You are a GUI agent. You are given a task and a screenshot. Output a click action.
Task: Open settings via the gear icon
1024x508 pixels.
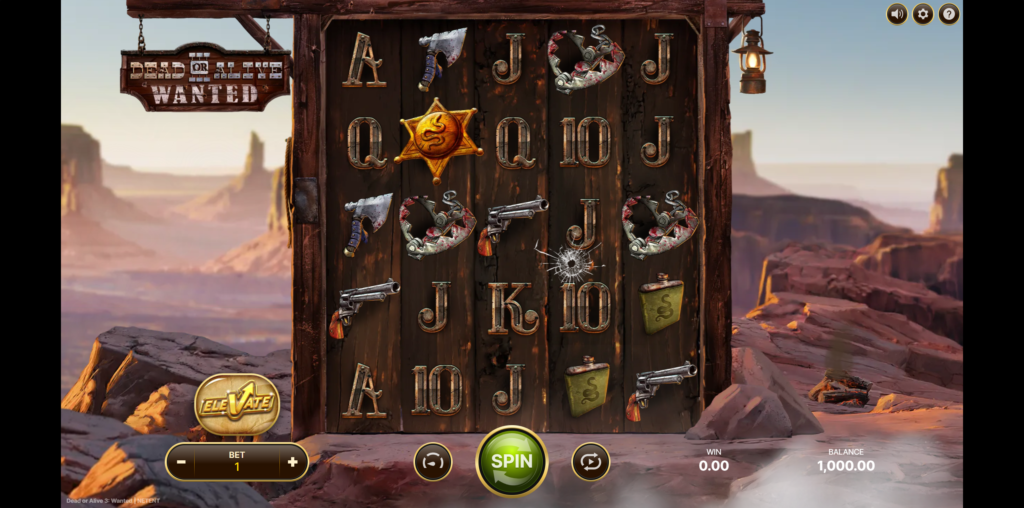(923, 14)
